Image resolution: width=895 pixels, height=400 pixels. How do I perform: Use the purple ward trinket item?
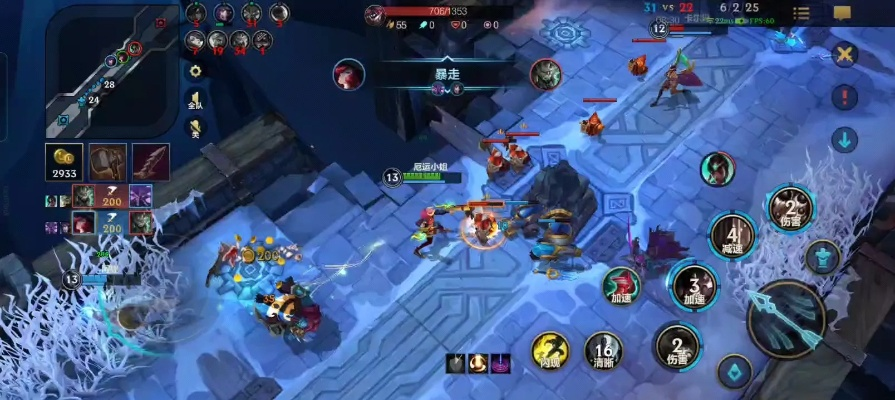coord(500,363)
